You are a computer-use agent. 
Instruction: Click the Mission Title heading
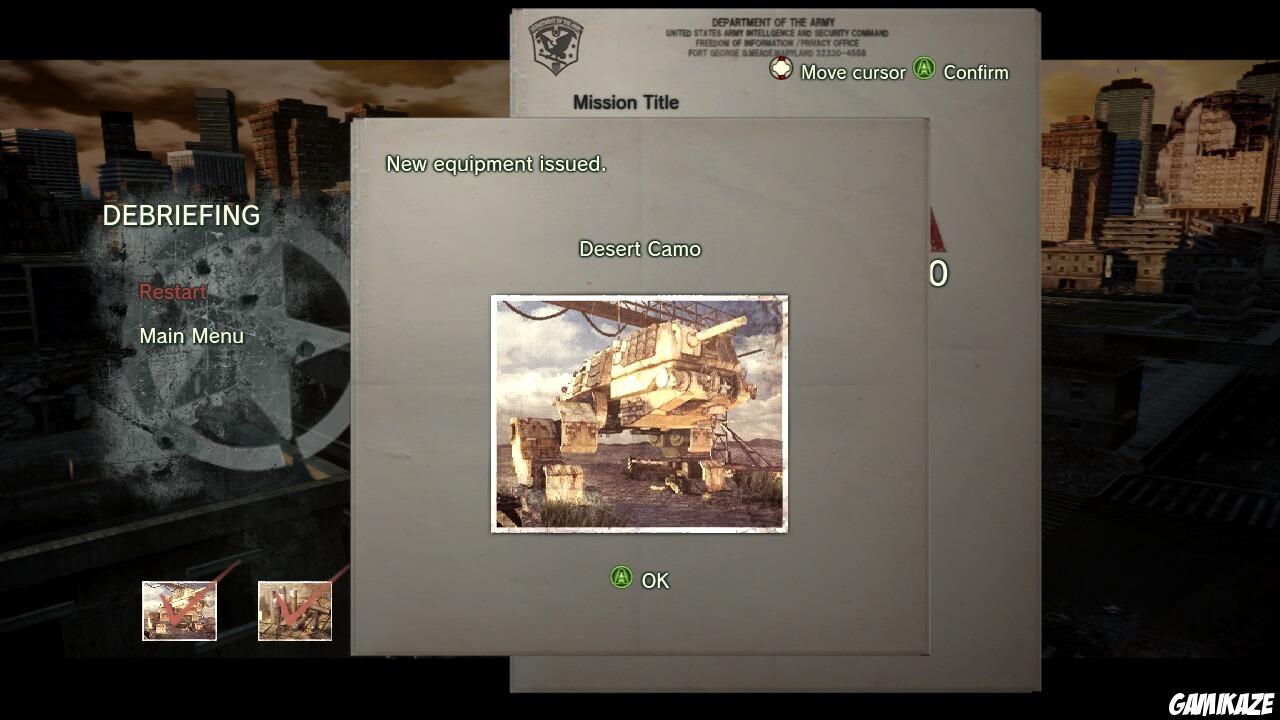(627, 102)
